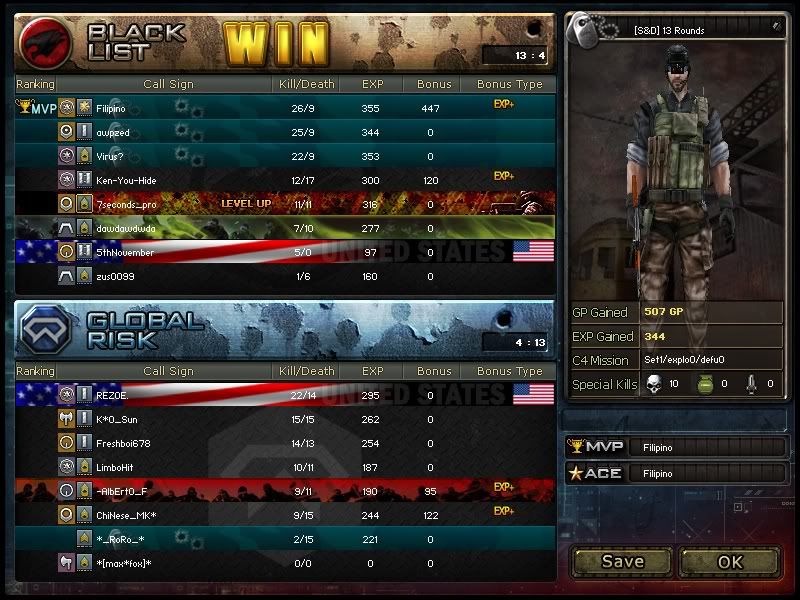This screenshot has height=600, width=800.
Task: Select Ken-You-Hide's row on Black List
Action: (x=285, y=180)
